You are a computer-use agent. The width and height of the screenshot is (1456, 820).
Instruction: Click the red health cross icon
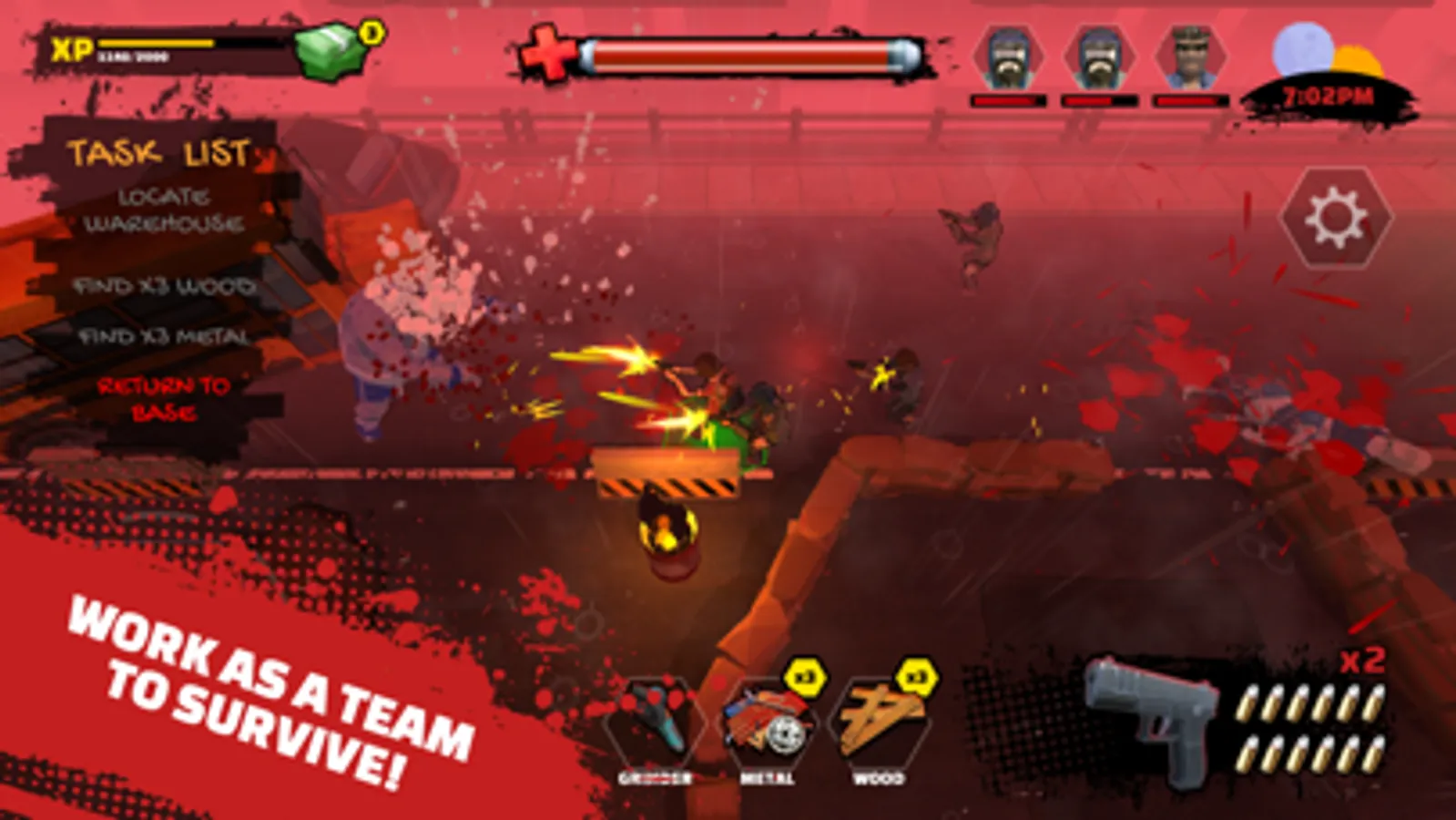(546, 50)
